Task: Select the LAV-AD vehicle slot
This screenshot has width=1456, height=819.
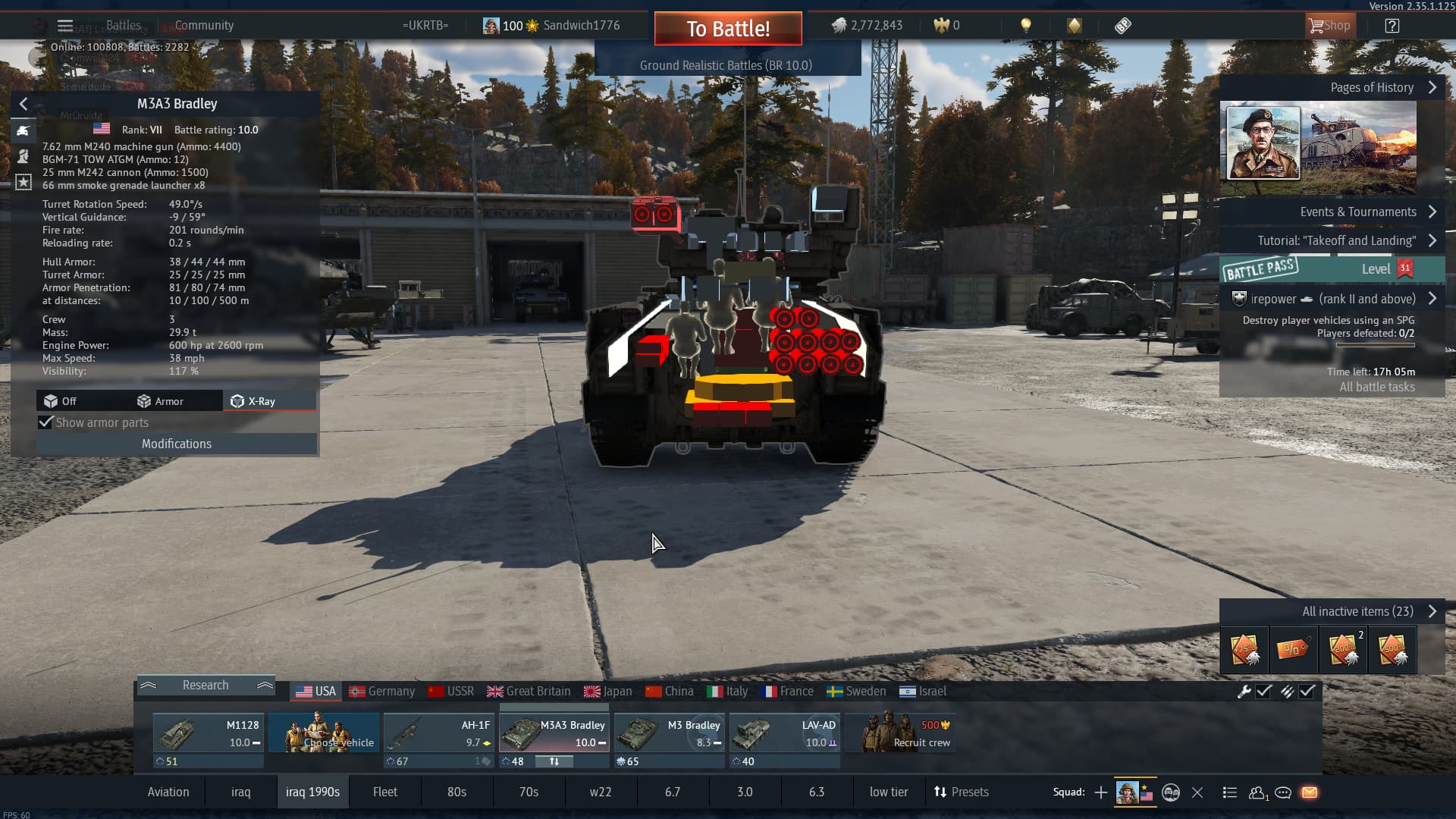Action: click(x=785, y=733)
